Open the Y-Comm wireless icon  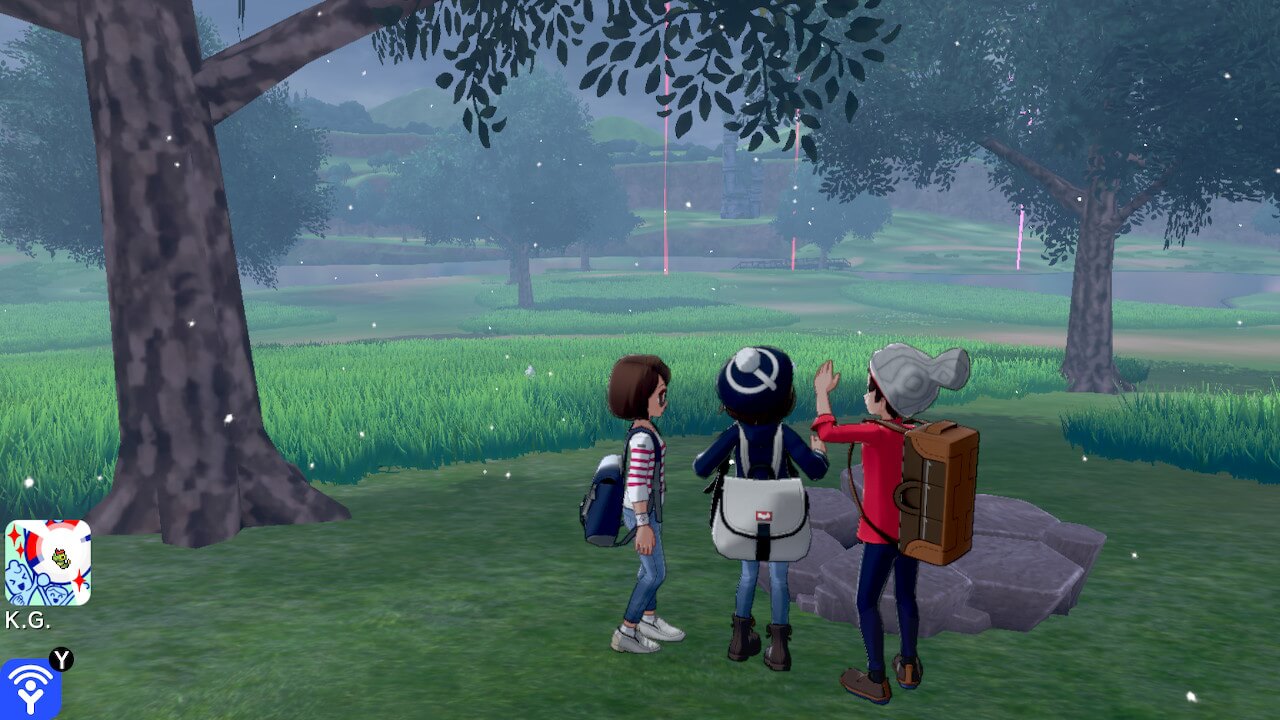(30, 689)
